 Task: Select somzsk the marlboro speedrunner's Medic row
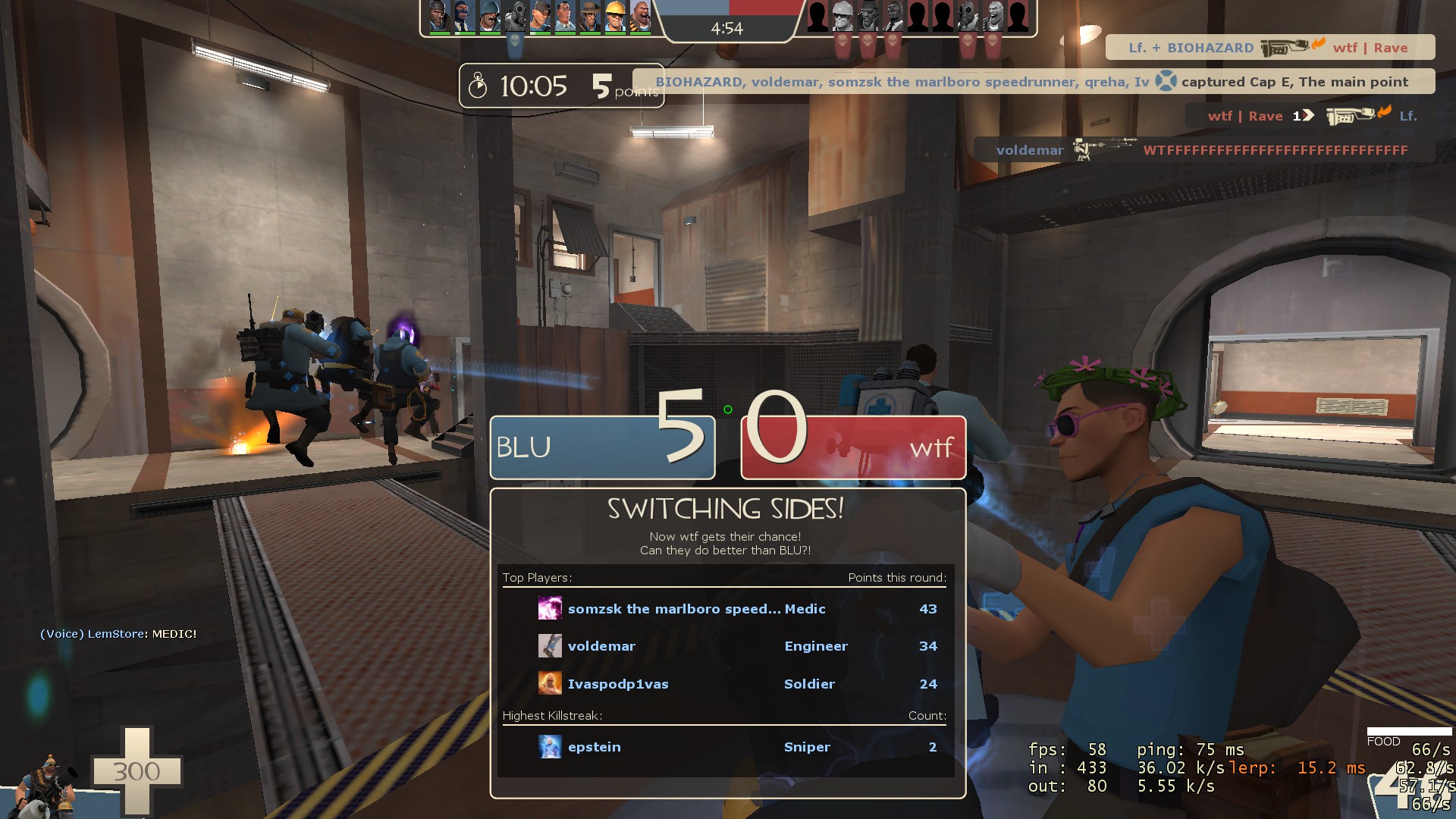click(x=725, y=609)
